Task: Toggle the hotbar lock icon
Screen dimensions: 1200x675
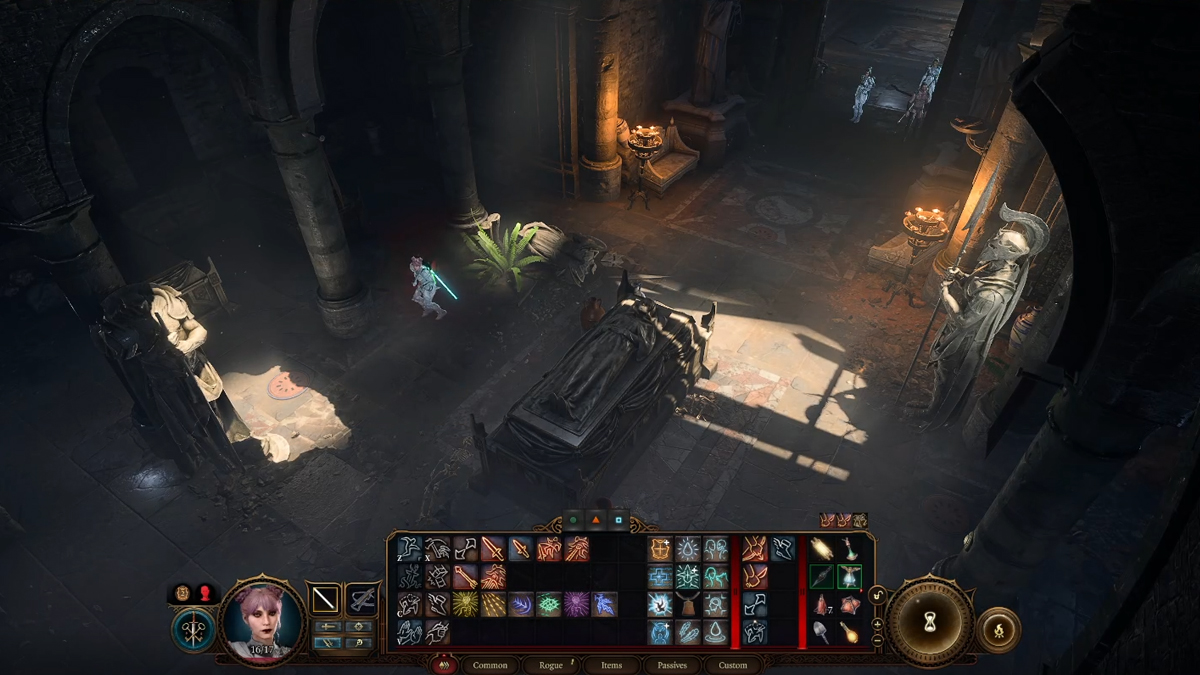Action: [x=878, y=596]
